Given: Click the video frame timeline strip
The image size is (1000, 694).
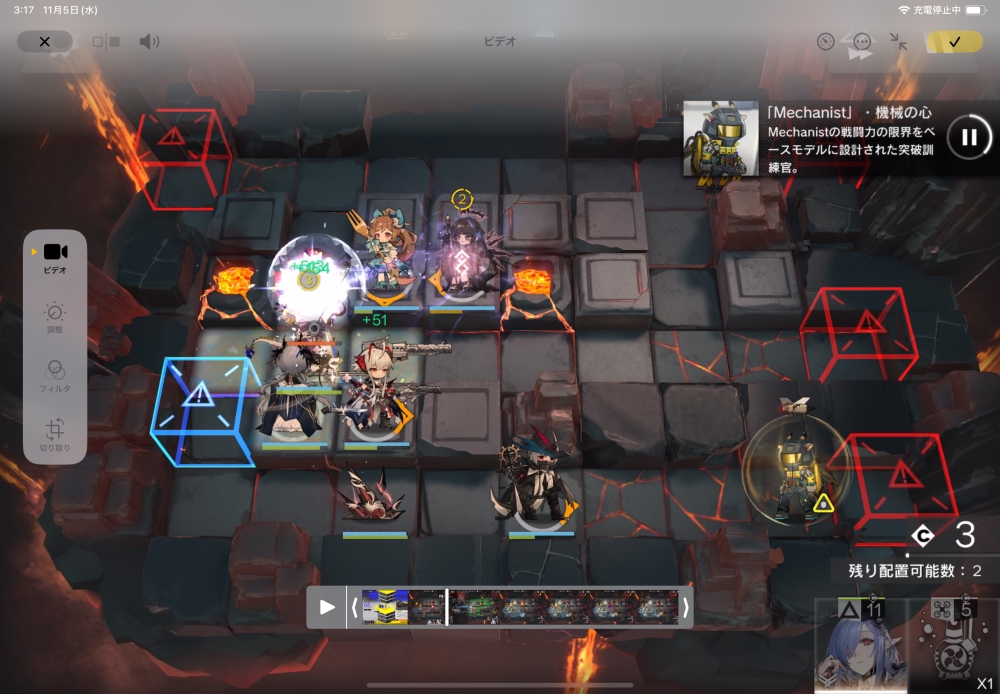Looking at the screenshot, I should pos(520,606).
